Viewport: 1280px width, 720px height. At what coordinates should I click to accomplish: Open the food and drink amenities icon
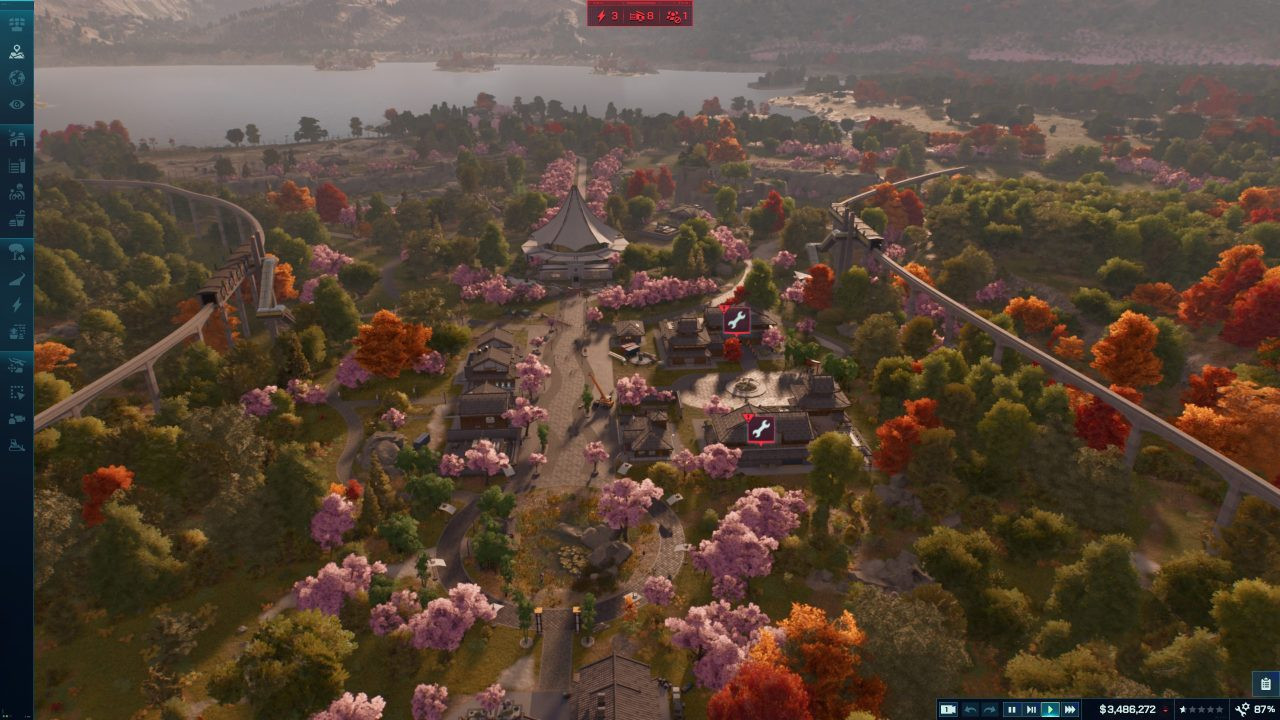coord(16,218)
